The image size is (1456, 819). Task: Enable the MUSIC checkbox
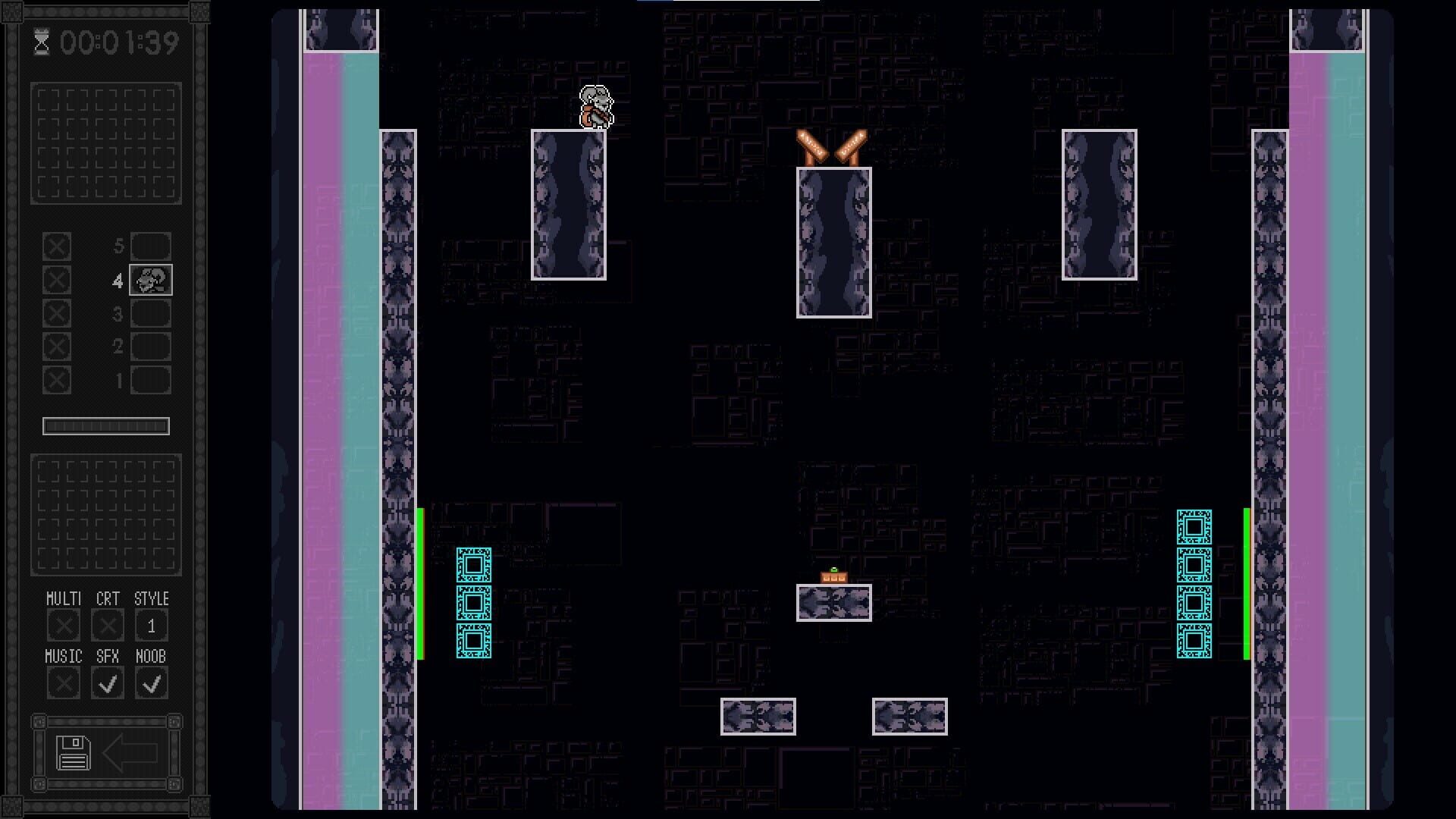[63, 682]
